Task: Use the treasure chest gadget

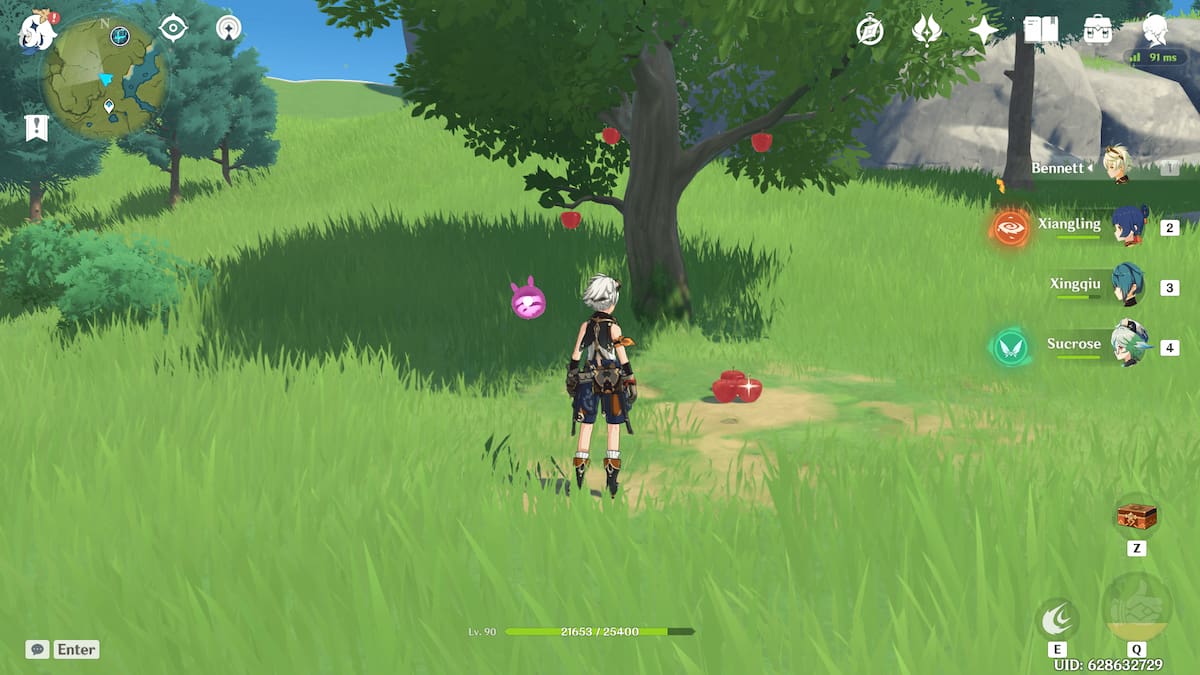Action: (x=1136, y=517)
